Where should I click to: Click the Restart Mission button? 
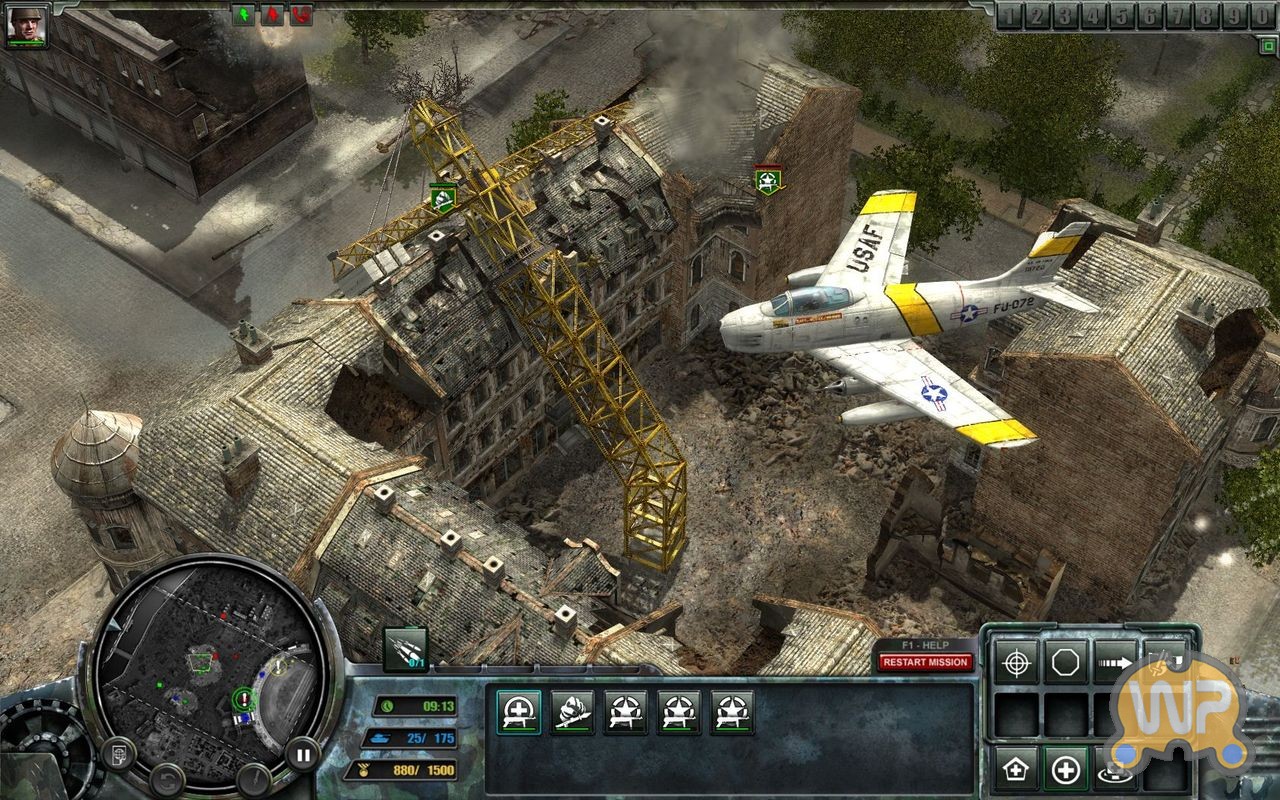pyautogui.click(x=925, y=662)
